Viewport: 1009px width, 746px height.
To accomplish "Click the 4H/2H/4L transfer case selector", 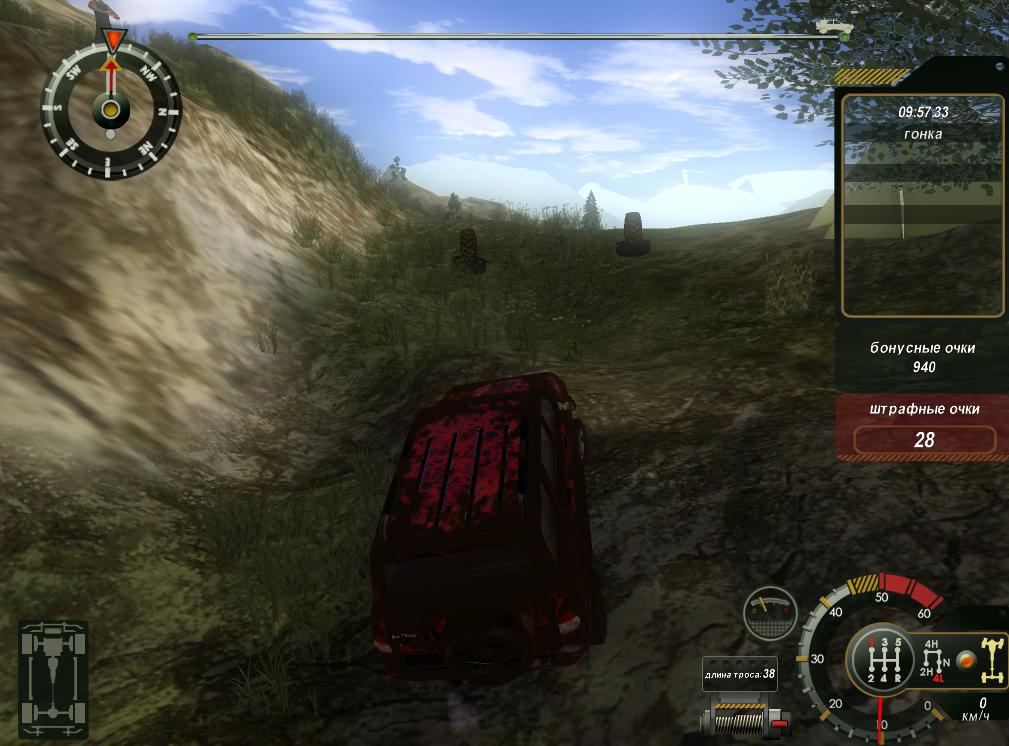I will [932, 661].
